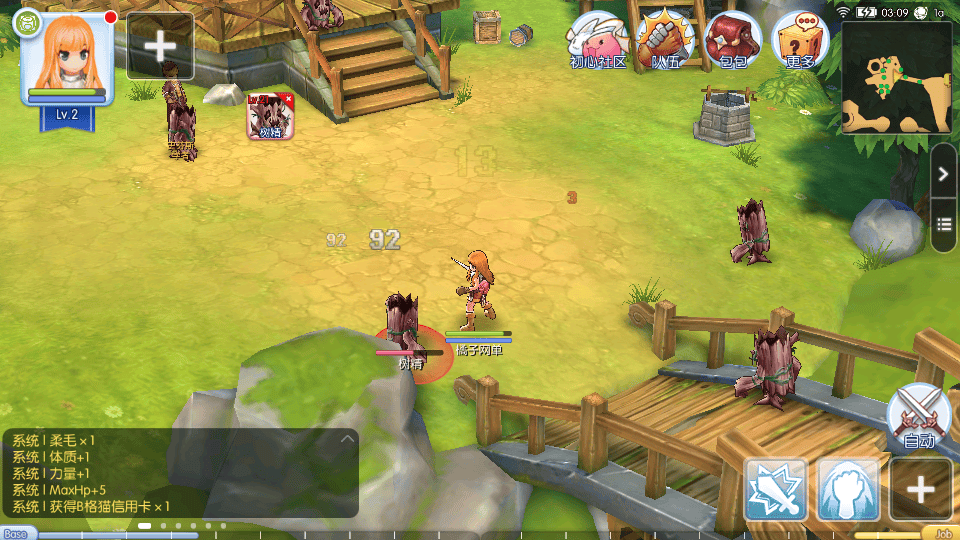The width and height of the screenshot is (960, 540).
Task: Use the raised fist skill
Action: [x=848, y=489]
